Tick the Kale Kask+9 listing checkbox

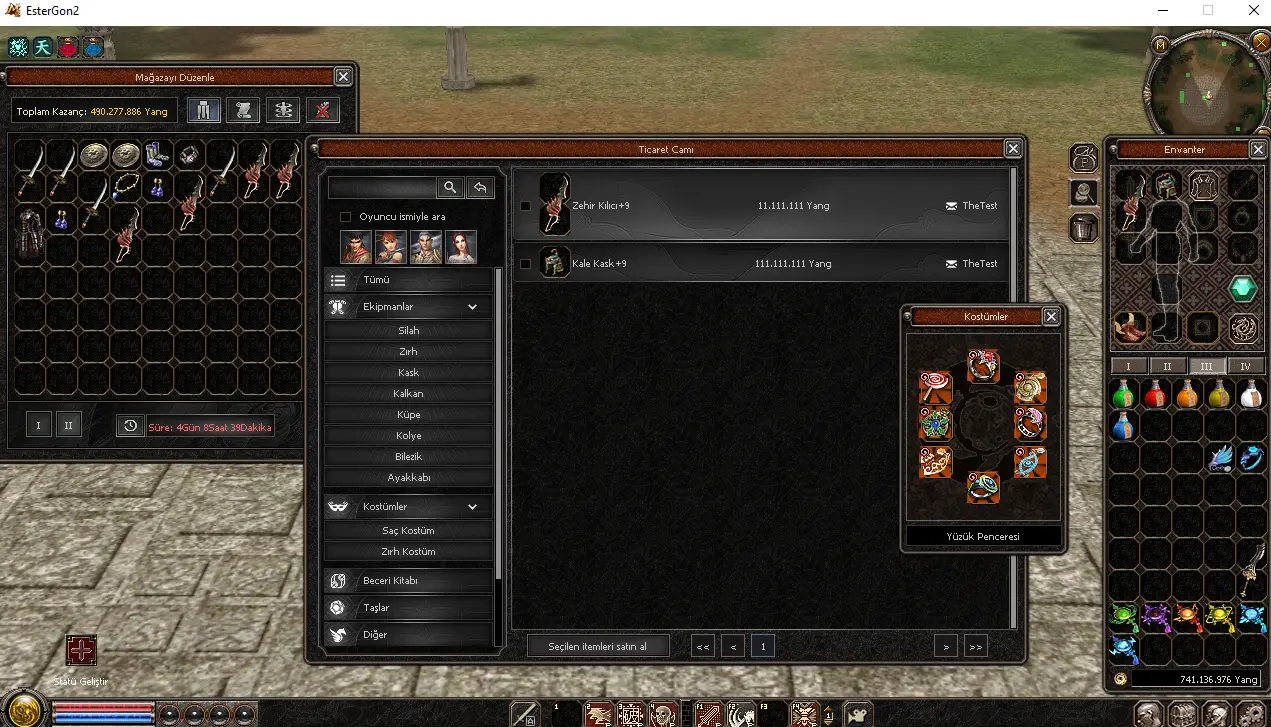click(x=526, y=264)
